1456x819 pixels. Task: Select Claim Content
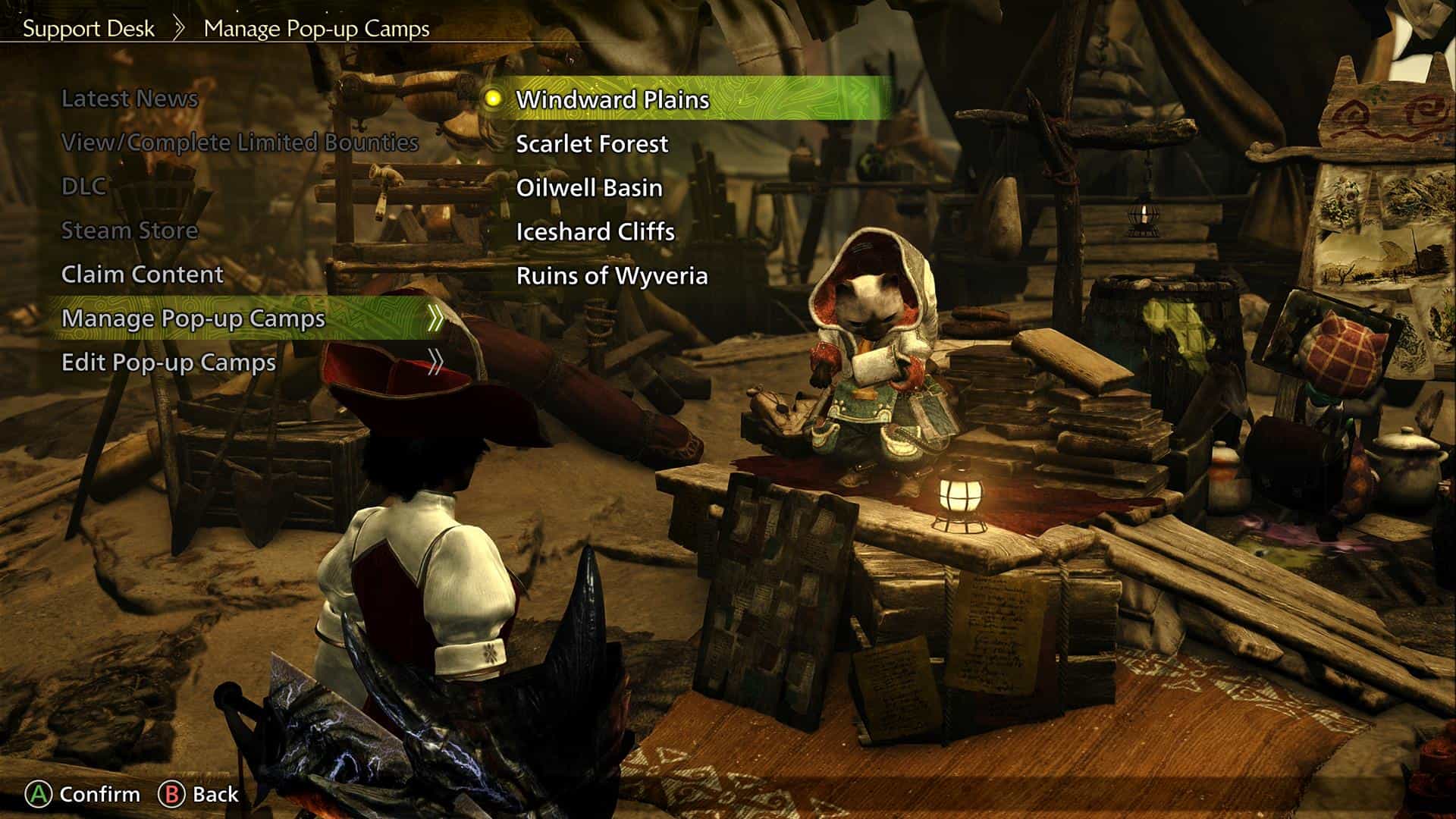[142, 275]
